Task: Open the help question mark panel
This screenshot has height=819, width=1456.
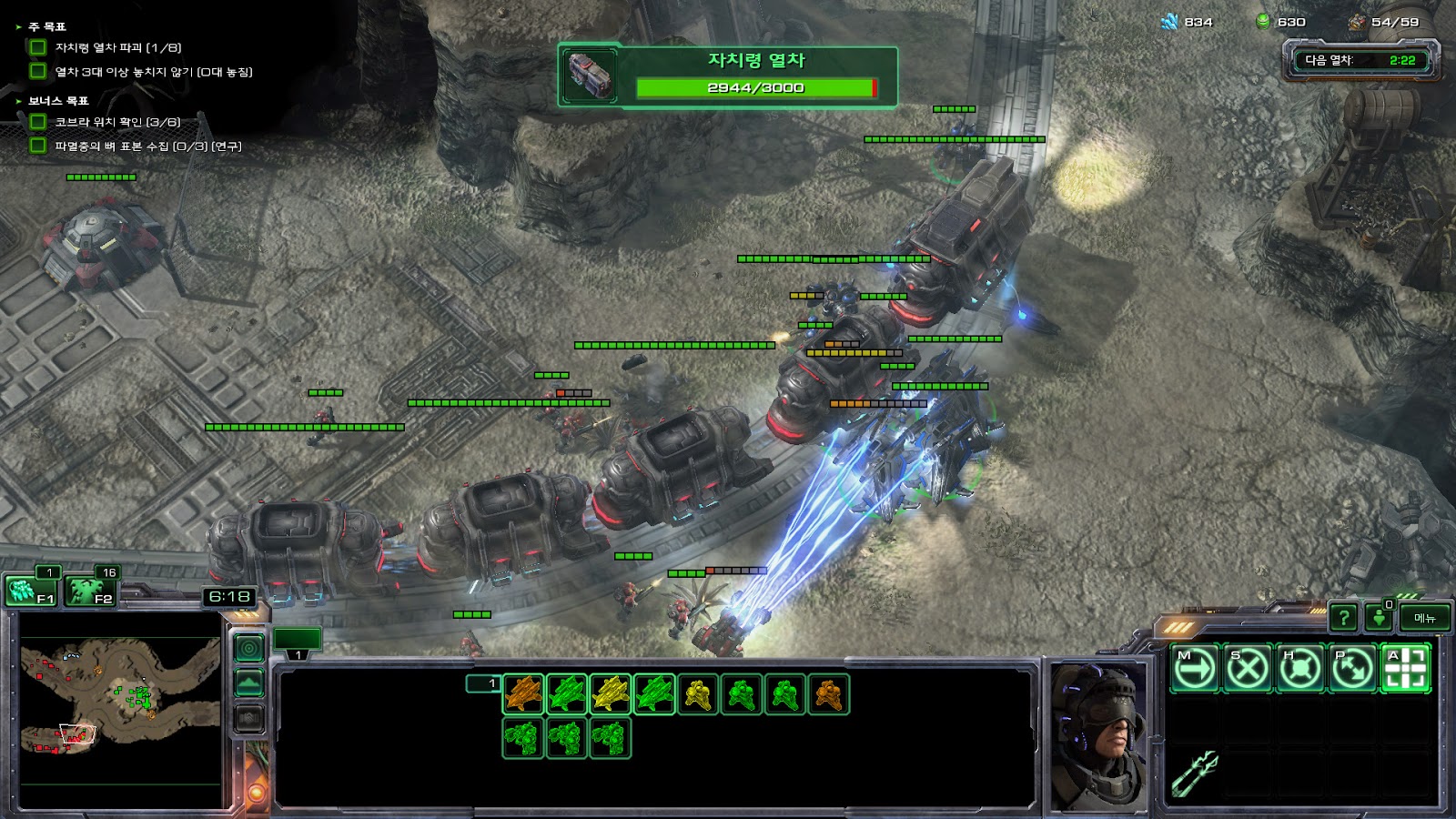Action: (1343, 618)
